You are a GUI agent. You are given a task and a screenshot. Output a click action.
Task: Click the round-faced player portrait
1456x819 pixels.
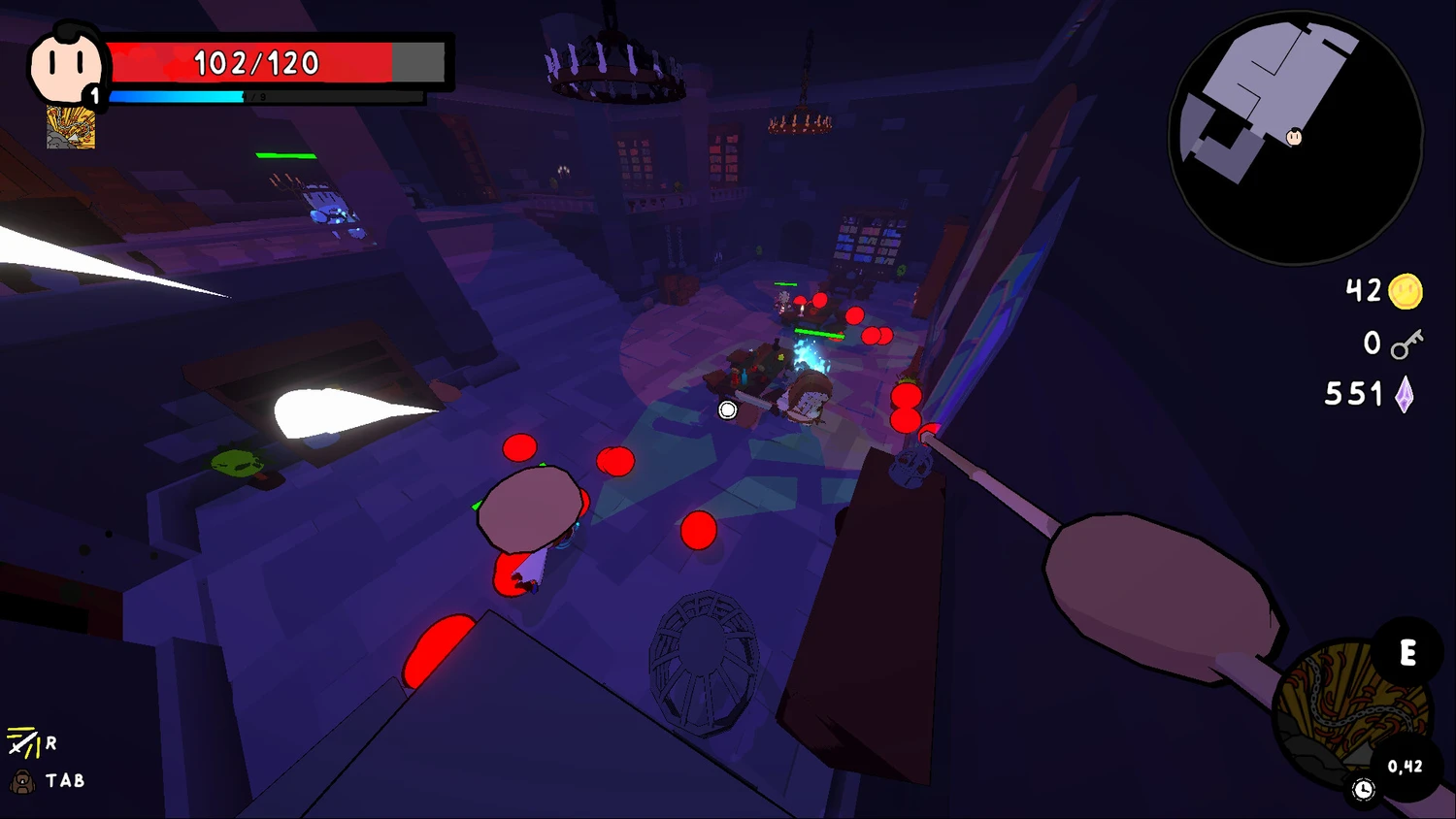[65, 65]
